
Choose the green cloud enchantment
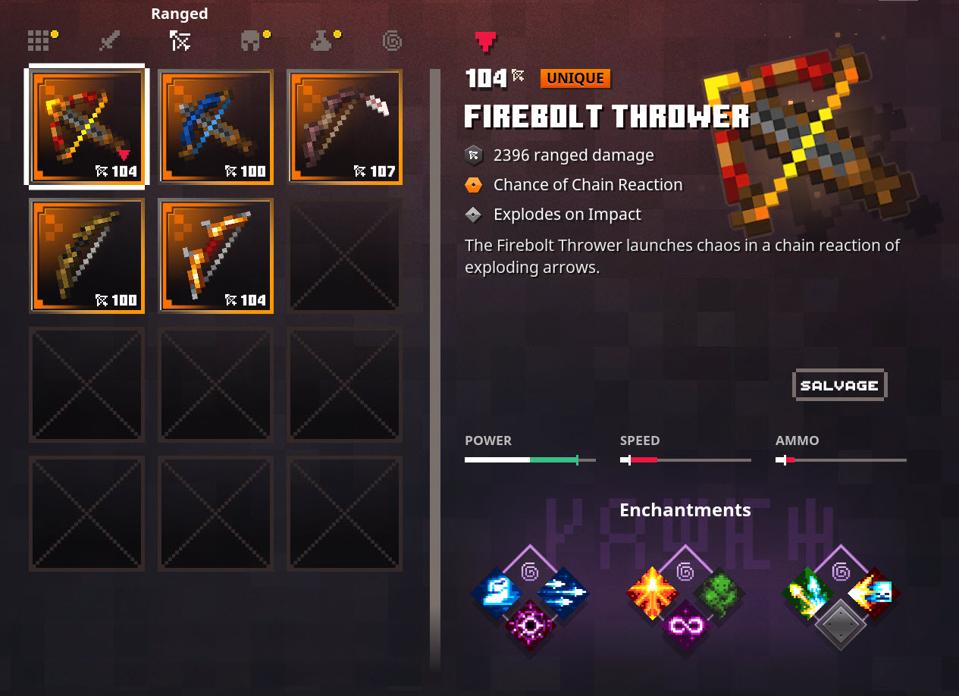pyautogui.click(x=718, y=593)
